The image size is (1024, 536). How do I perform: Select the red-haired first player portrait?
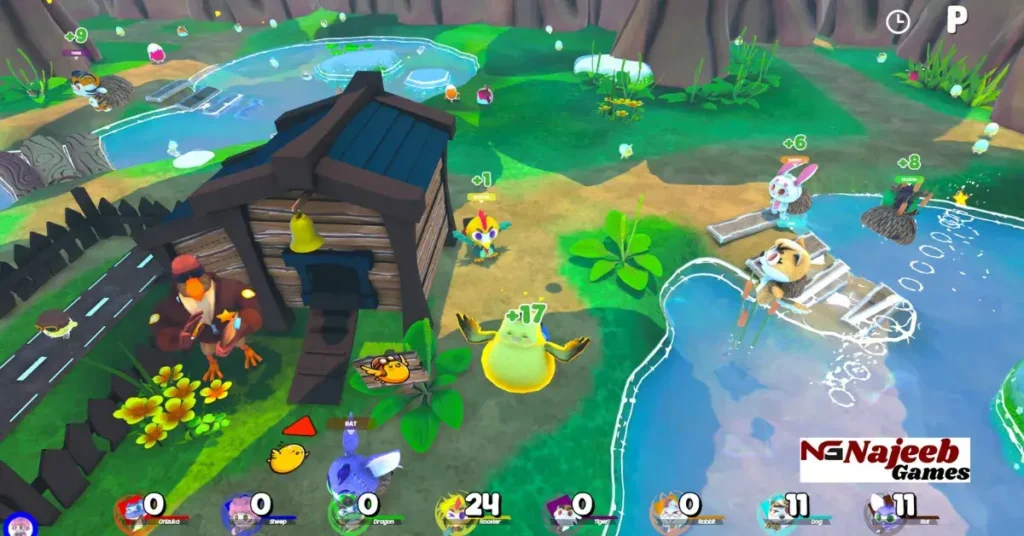pos(133,512)
